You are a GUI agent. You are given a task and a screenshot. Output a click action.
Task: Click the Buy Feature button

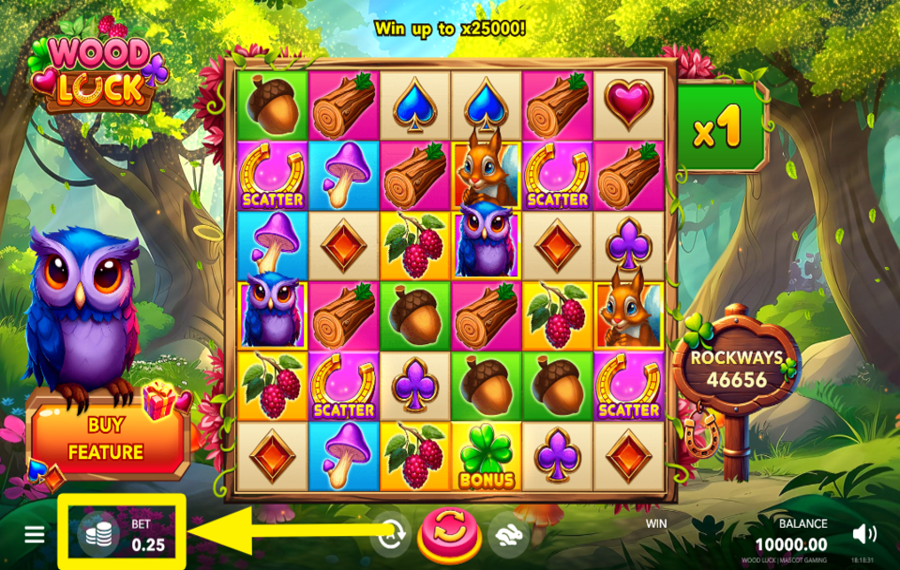(x=107, y=439)
